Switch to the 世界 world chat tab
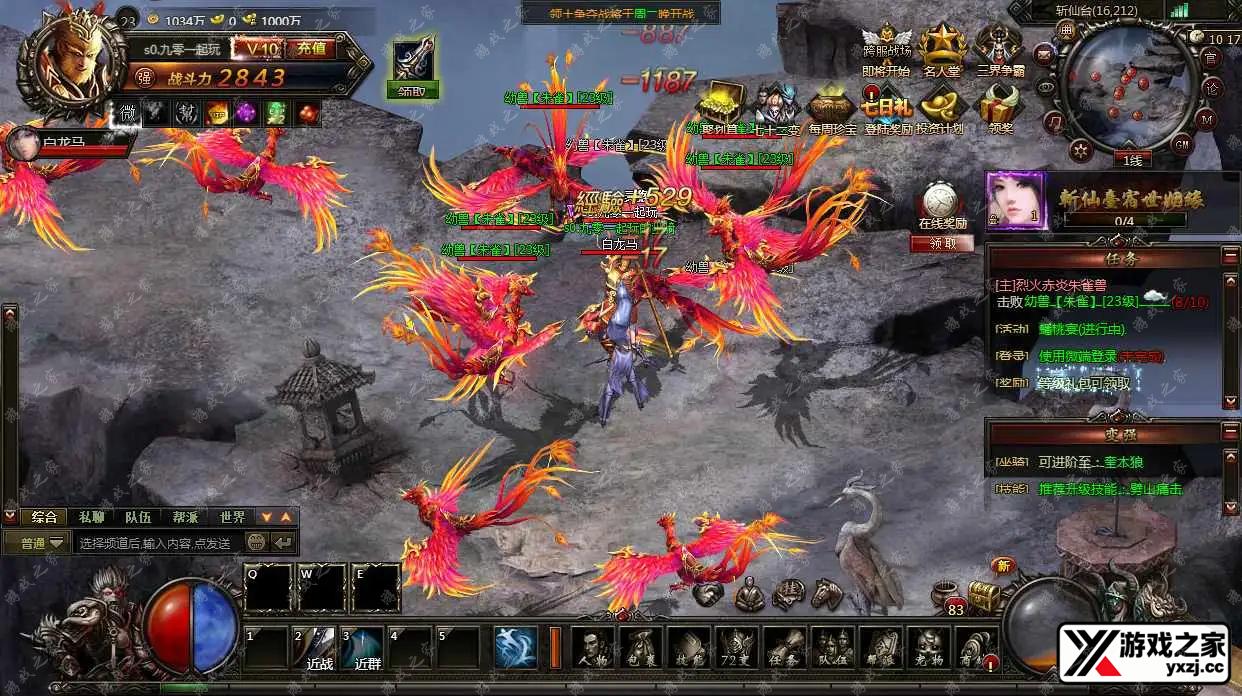The width and height of the screenshot is (1242, 696). (x=232, y=517)
